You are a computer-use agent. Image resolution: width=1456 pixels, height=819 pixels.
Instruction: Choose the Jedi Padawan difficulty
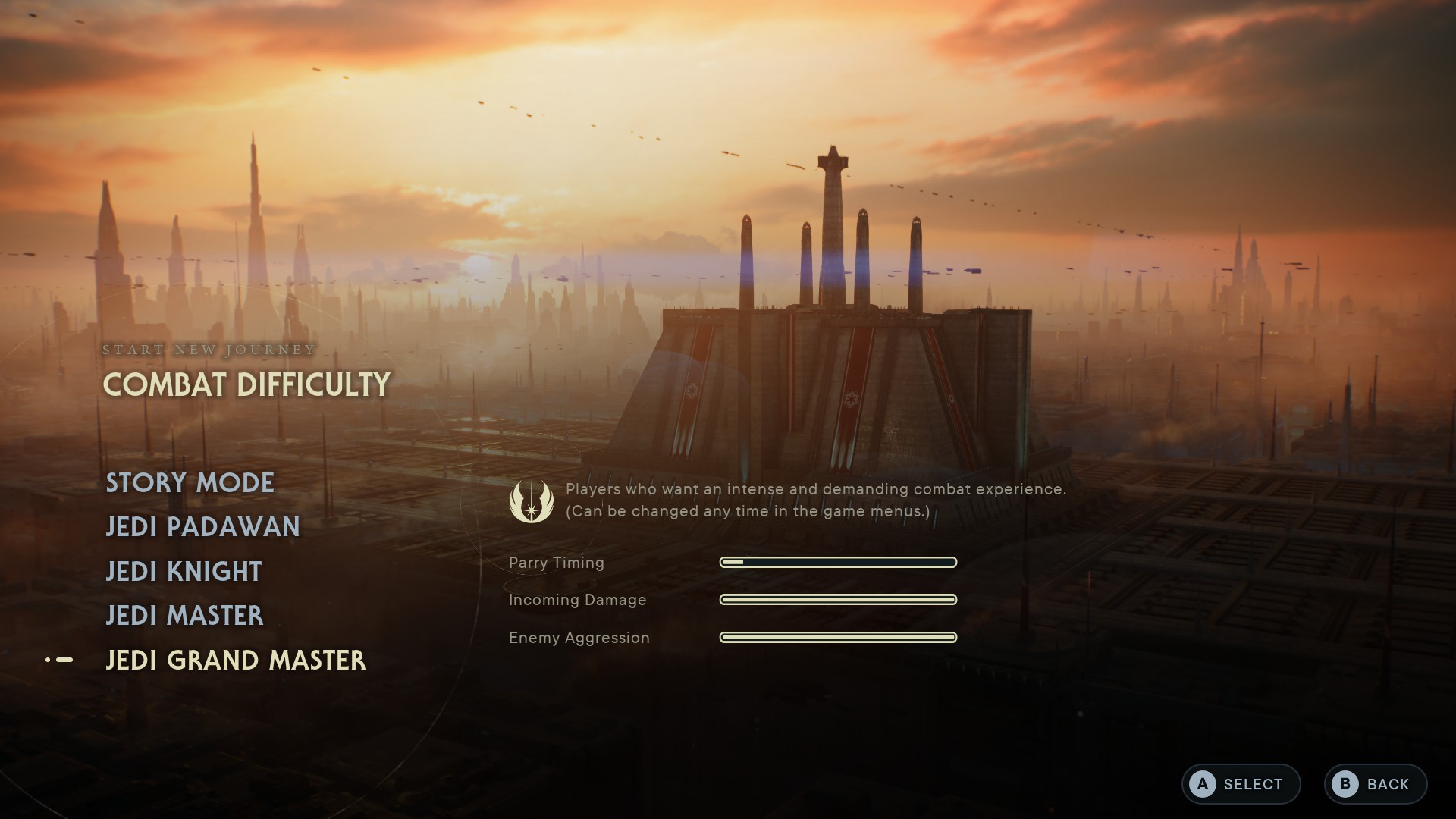[x=202, y=527]
